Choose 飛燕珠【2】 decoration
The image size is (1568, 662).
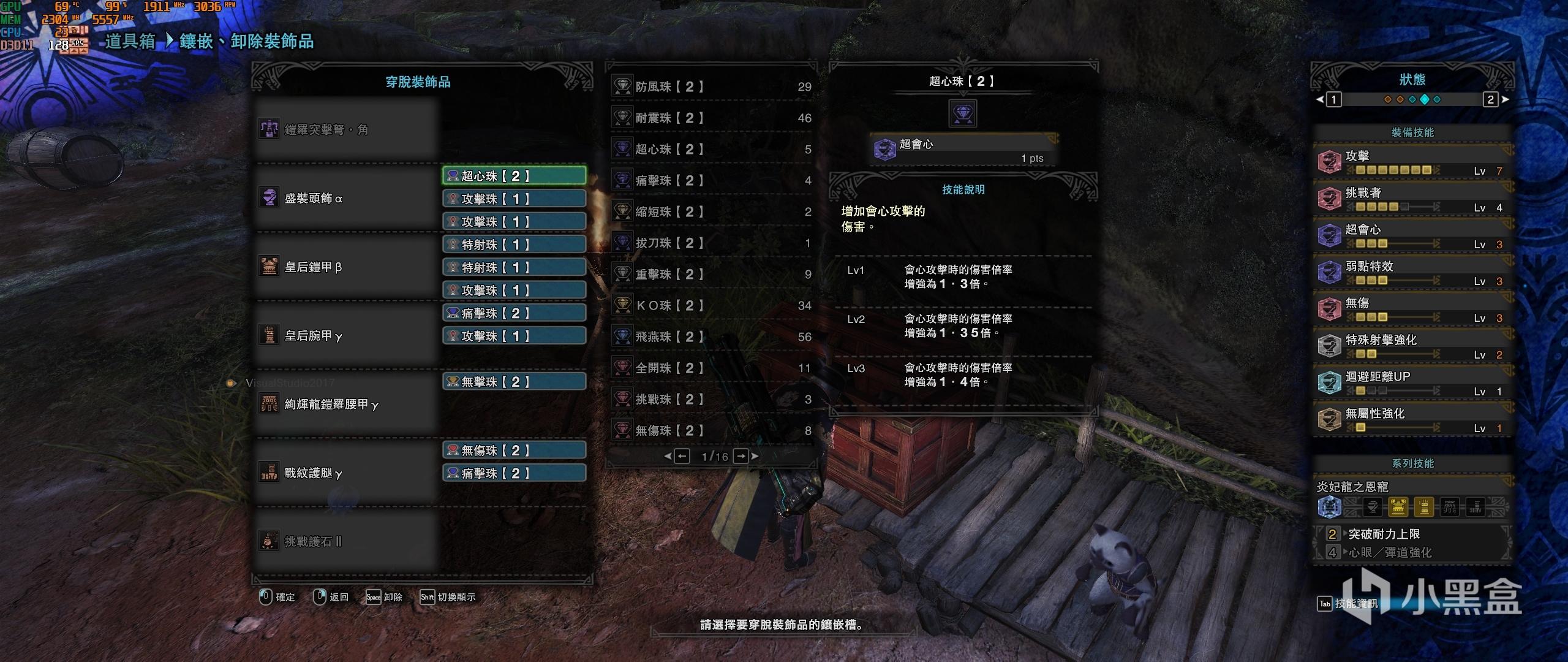(x=712, y=337)
